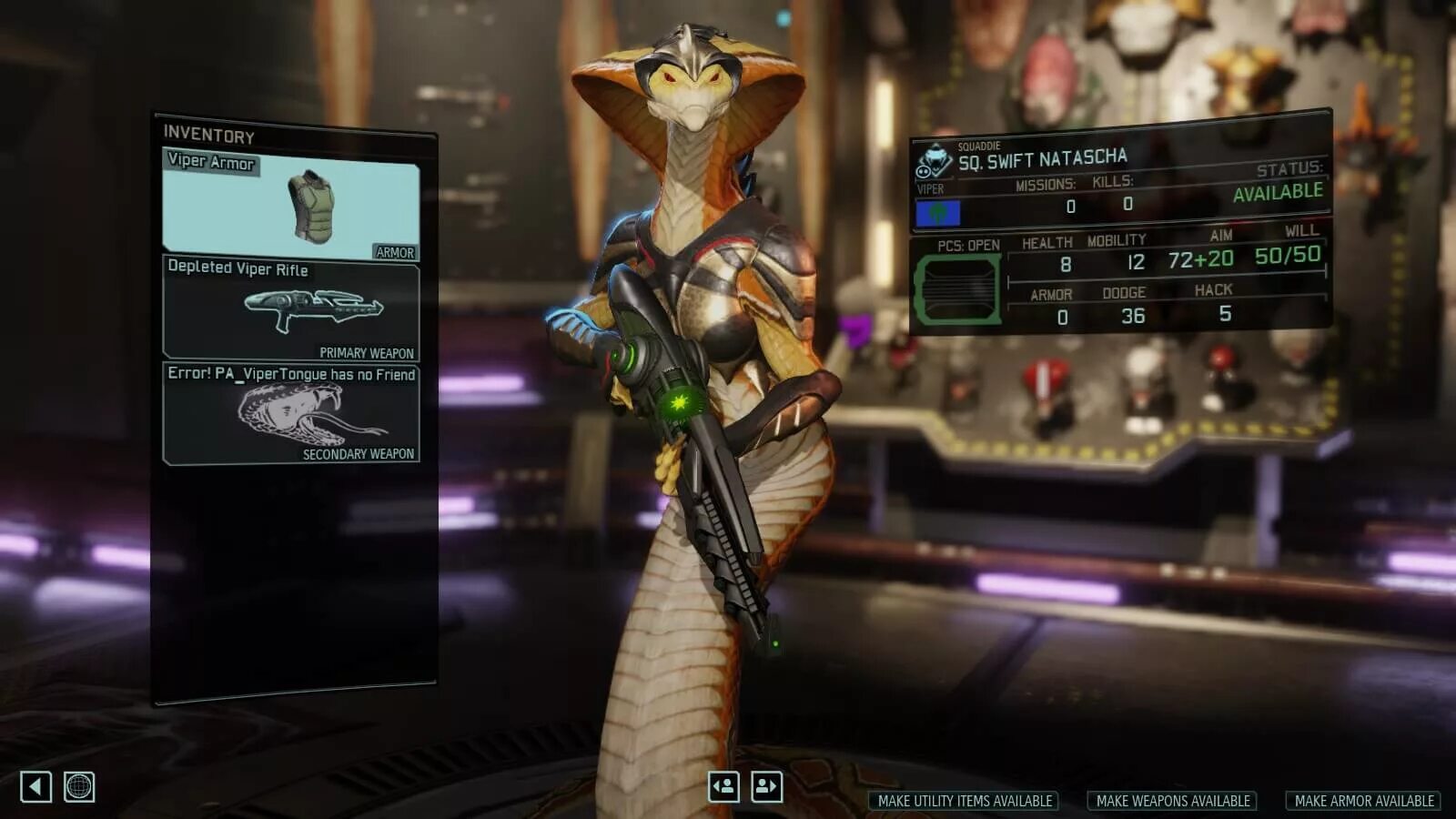Open the empty PCS slot
Screen dimensions: 1456x819
(957, 290)
